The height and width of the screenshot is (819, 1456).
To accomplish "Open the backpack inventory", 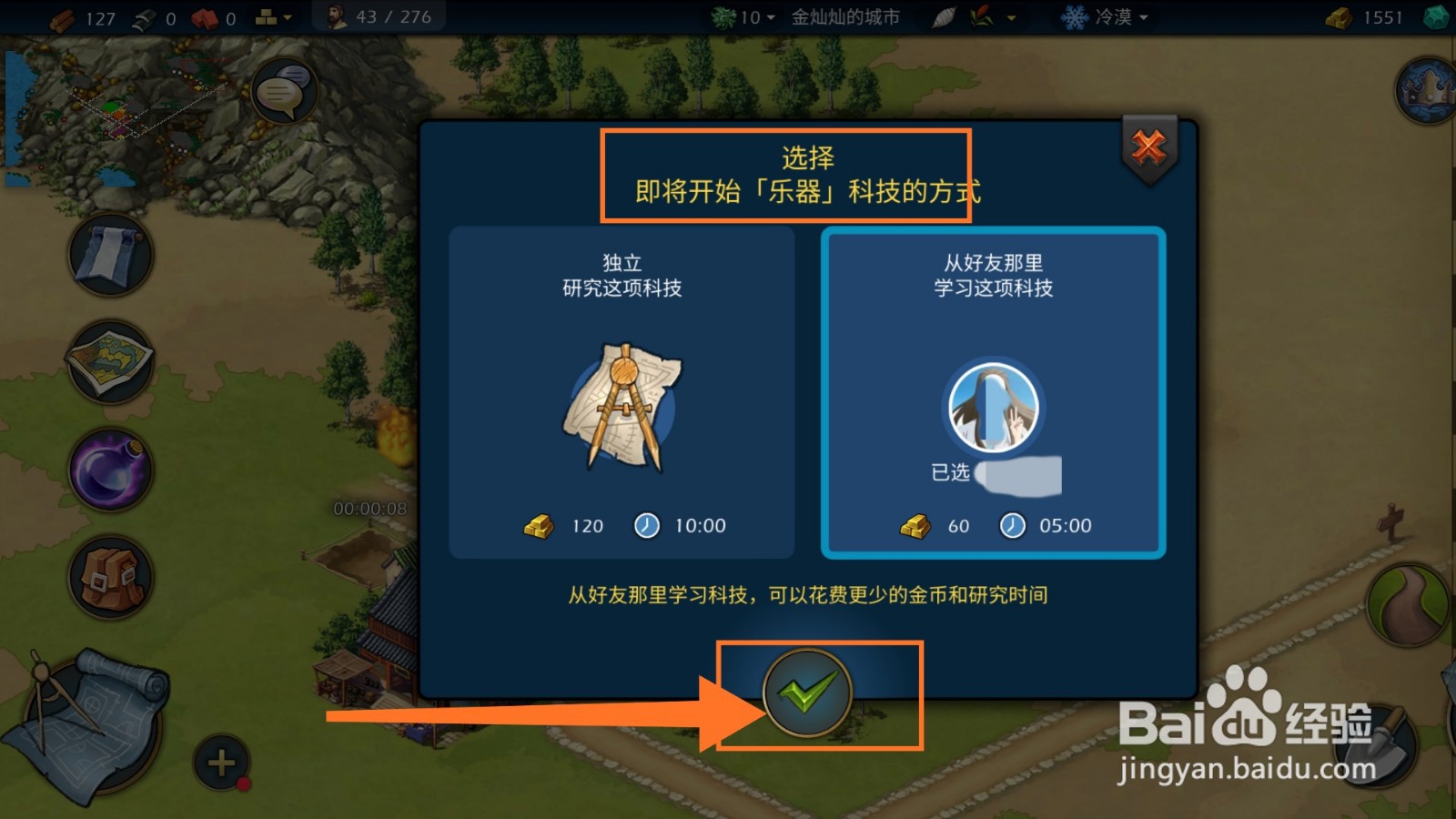I will (109, 578).
